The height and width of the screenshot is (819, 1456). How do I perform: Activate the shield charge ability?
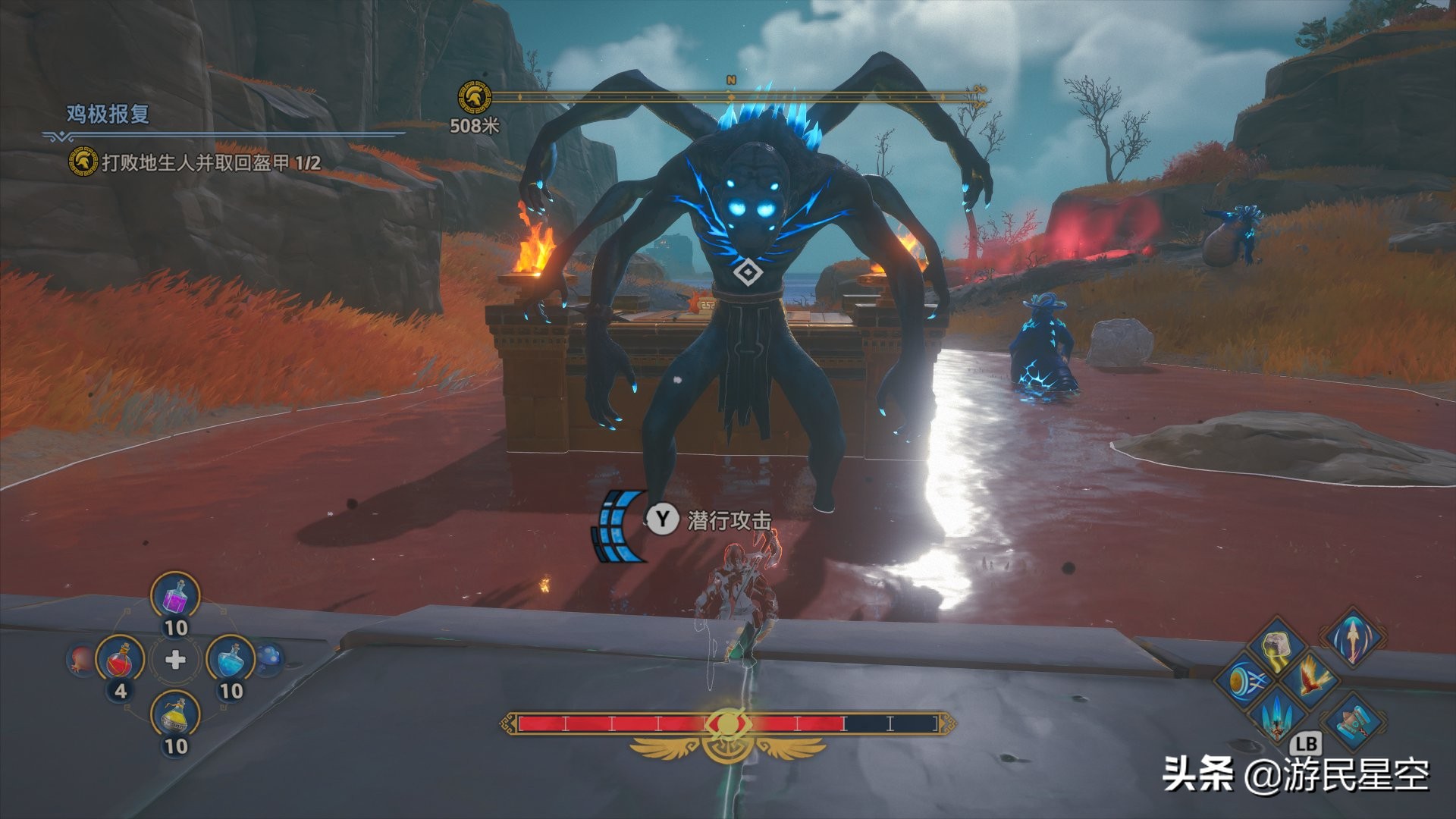pyautogui.click(x=1244, y=679)
